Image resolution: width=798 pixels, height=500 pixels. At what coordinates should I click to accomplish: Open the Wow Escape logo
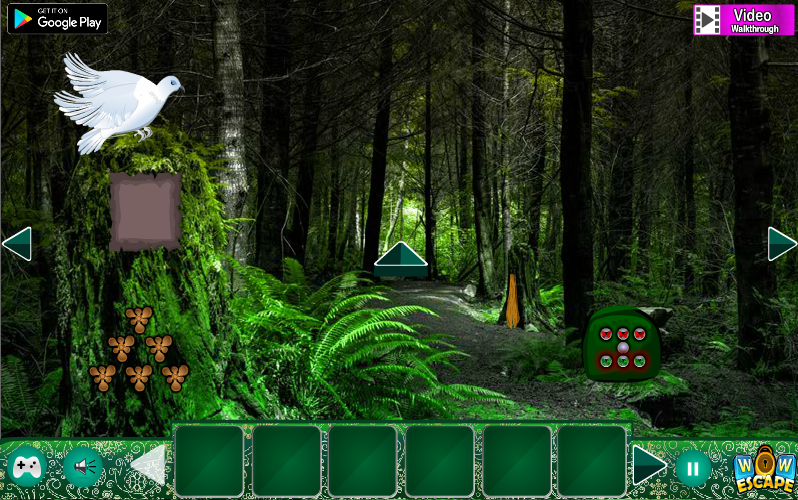(x=765, y=468)
